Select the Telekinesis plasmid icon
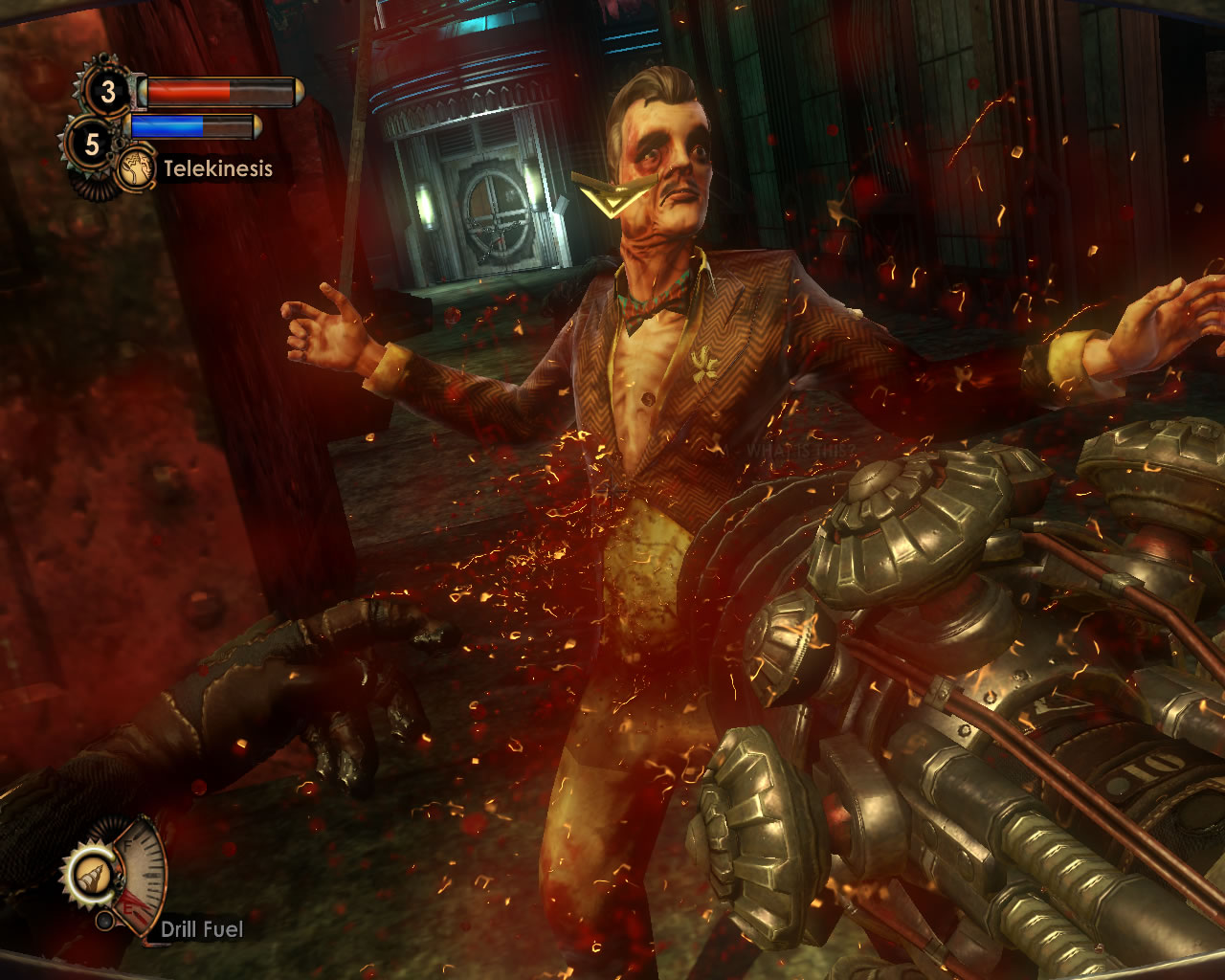Viewport: 1225px width, 980px height. (137, 169)
